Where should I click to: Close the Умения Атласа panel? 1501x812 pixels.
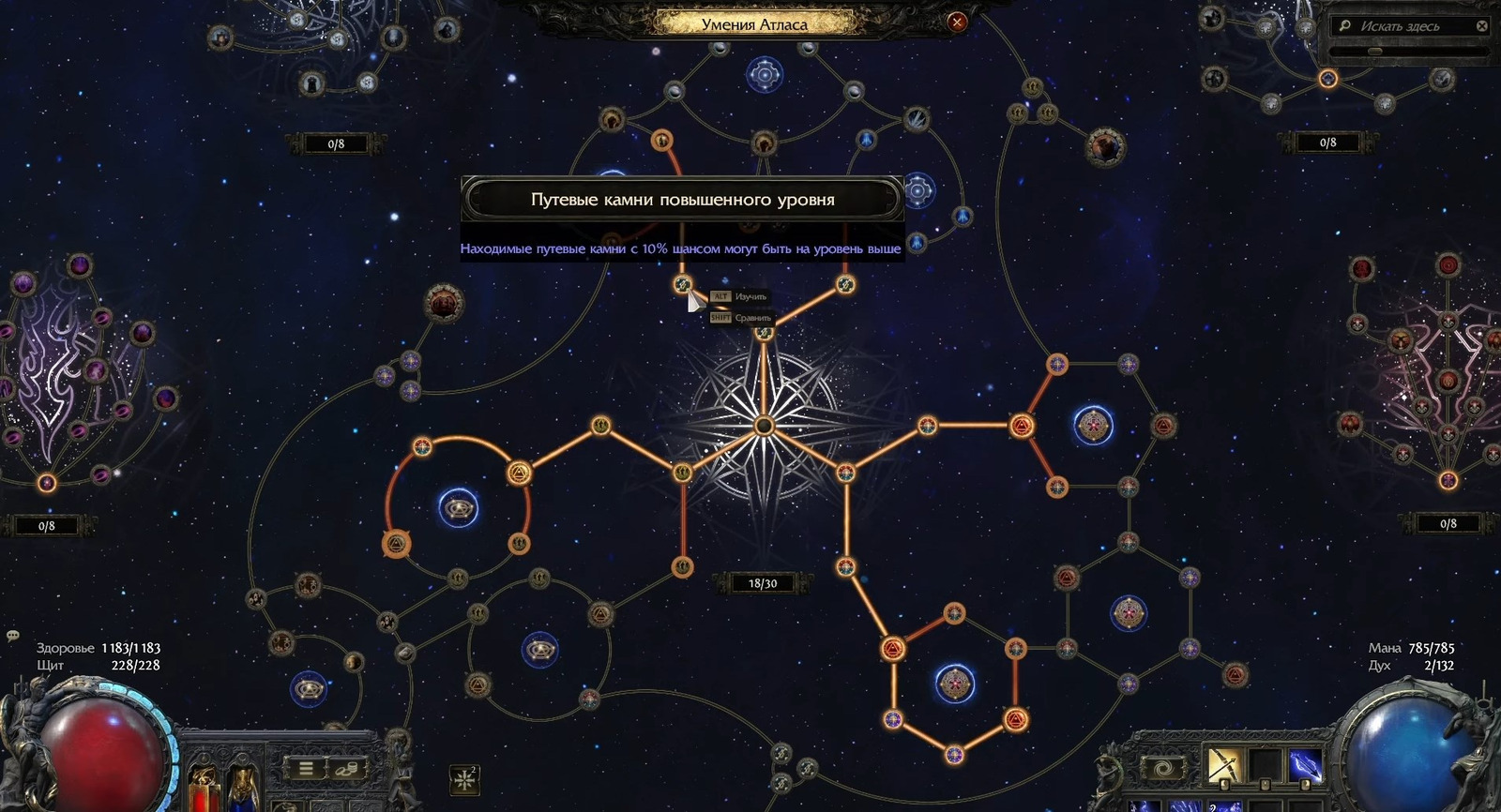[957, 23]
